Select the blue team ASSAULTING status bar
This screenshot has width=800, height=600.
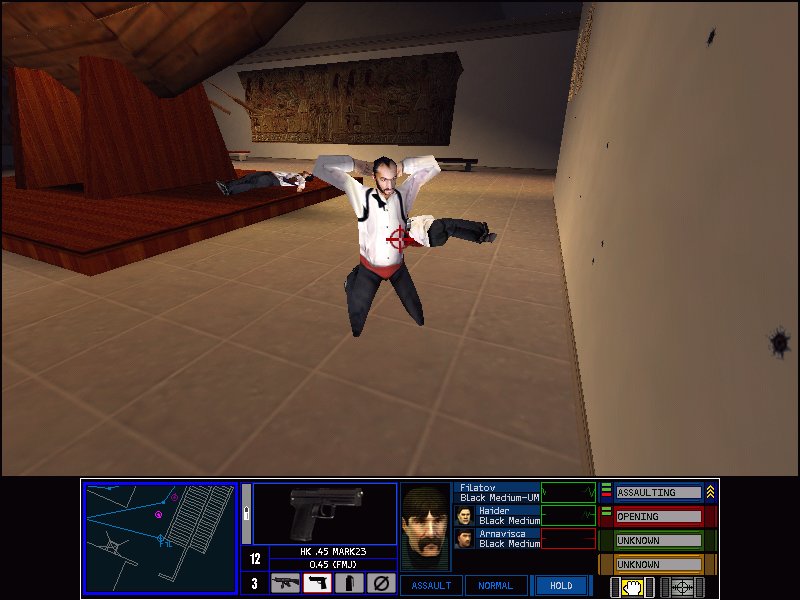pos(658,493)
